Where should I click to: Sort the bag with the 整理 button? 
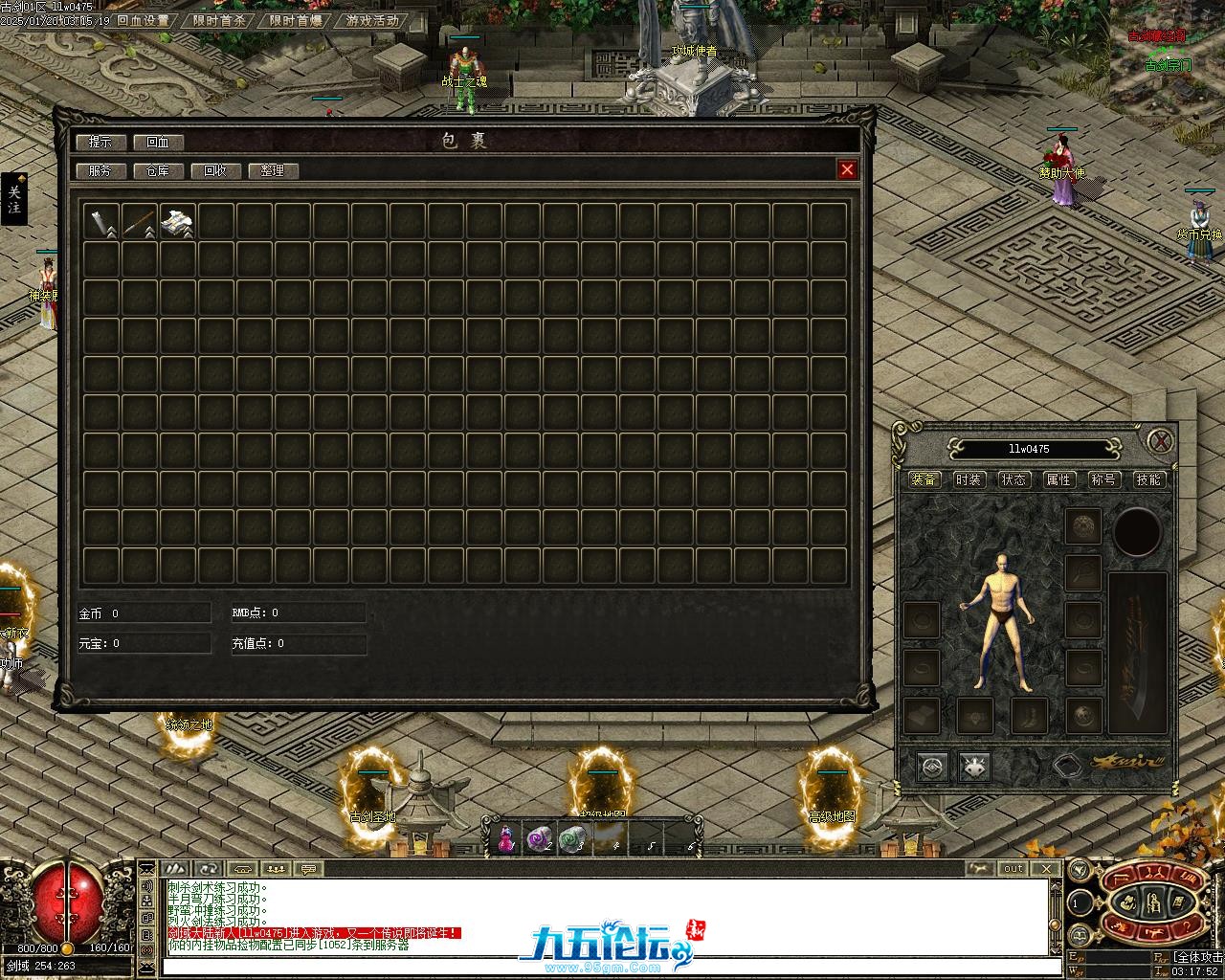(273, 170)
